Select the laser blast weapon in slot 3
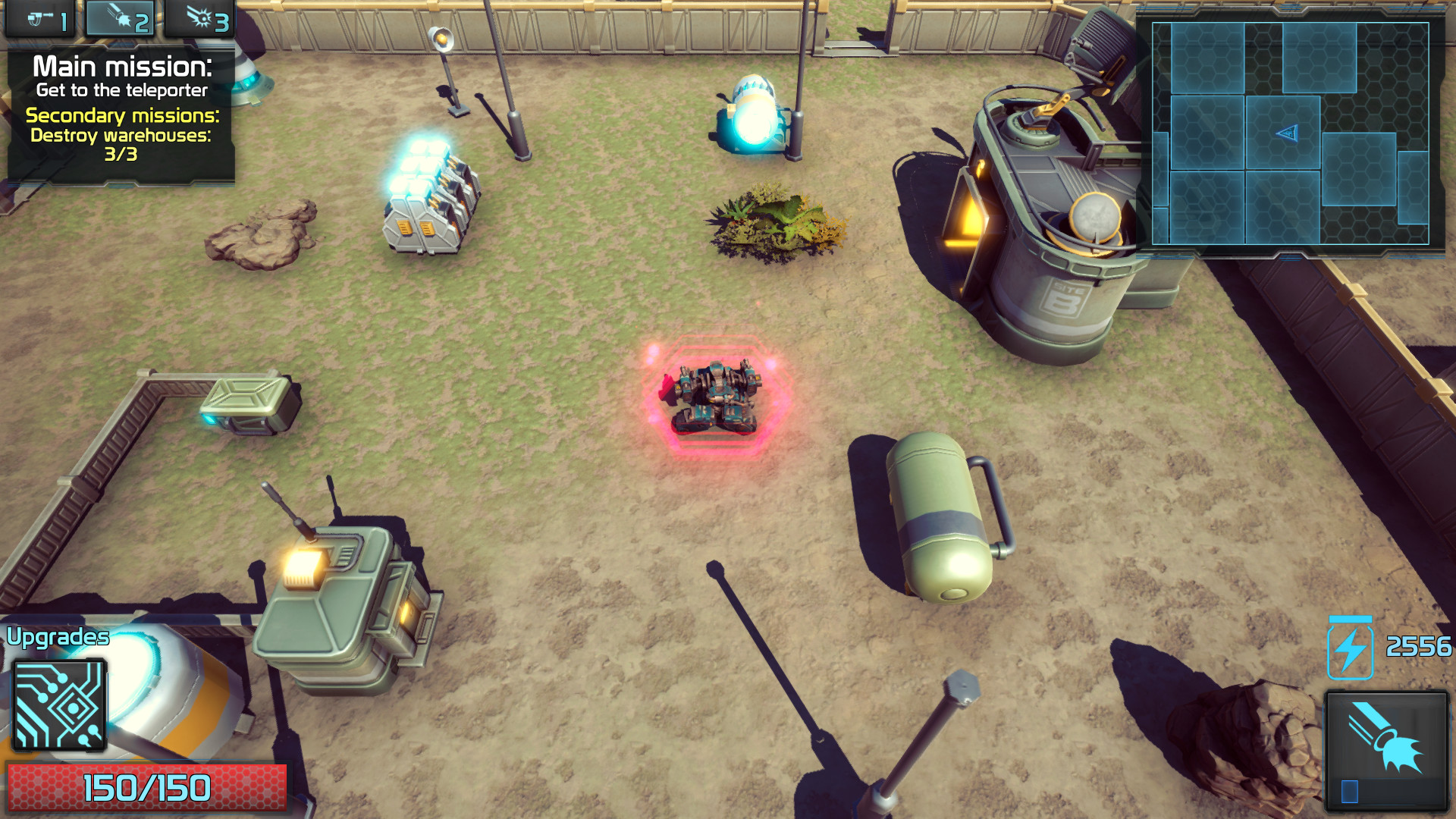This screenshot has height=819, width=1456. click(201, 19)
